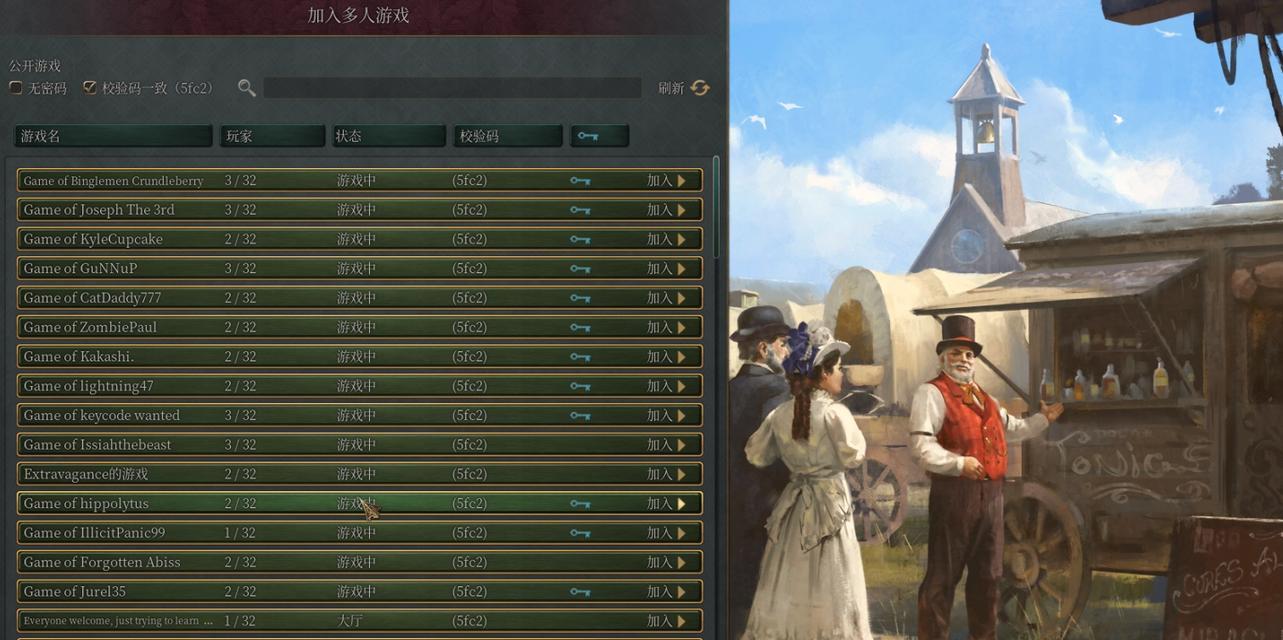
Task: Sort by 游戏名 column header
Action: pyautogui.click(x=113, y=136)
